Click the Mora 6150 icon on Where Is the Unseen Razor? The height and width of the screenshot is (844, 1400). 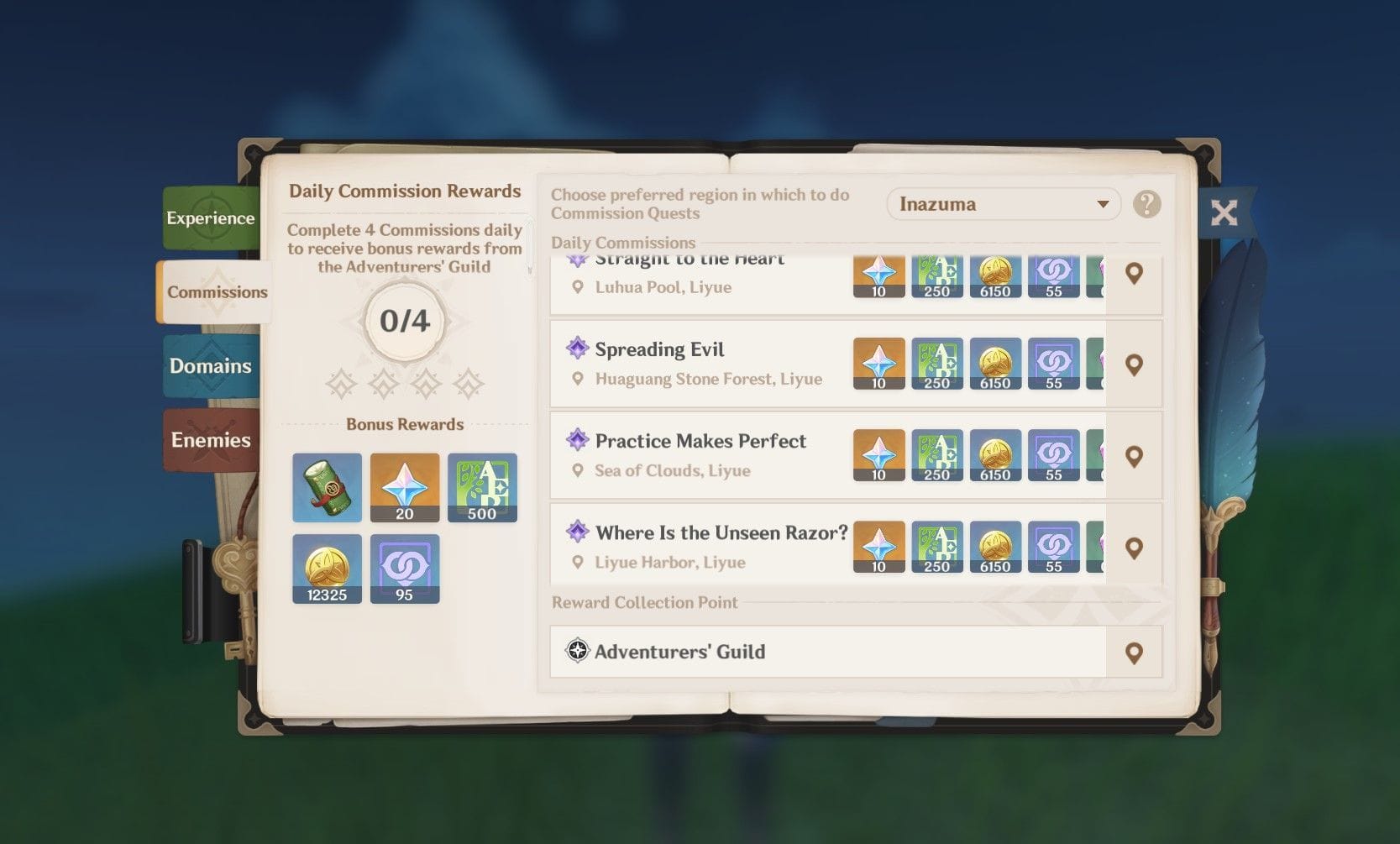[996, 547]
